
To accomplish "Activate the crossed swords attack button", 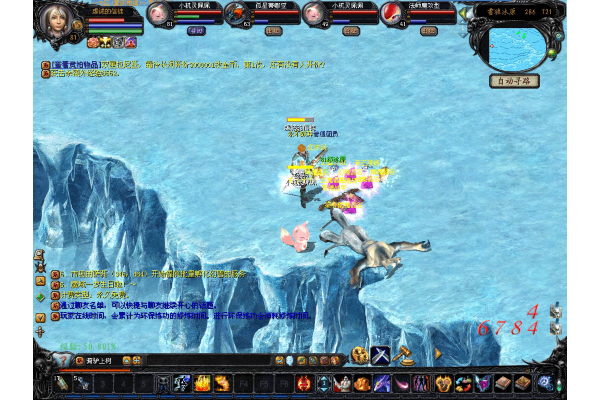I will tap(381, 355).
